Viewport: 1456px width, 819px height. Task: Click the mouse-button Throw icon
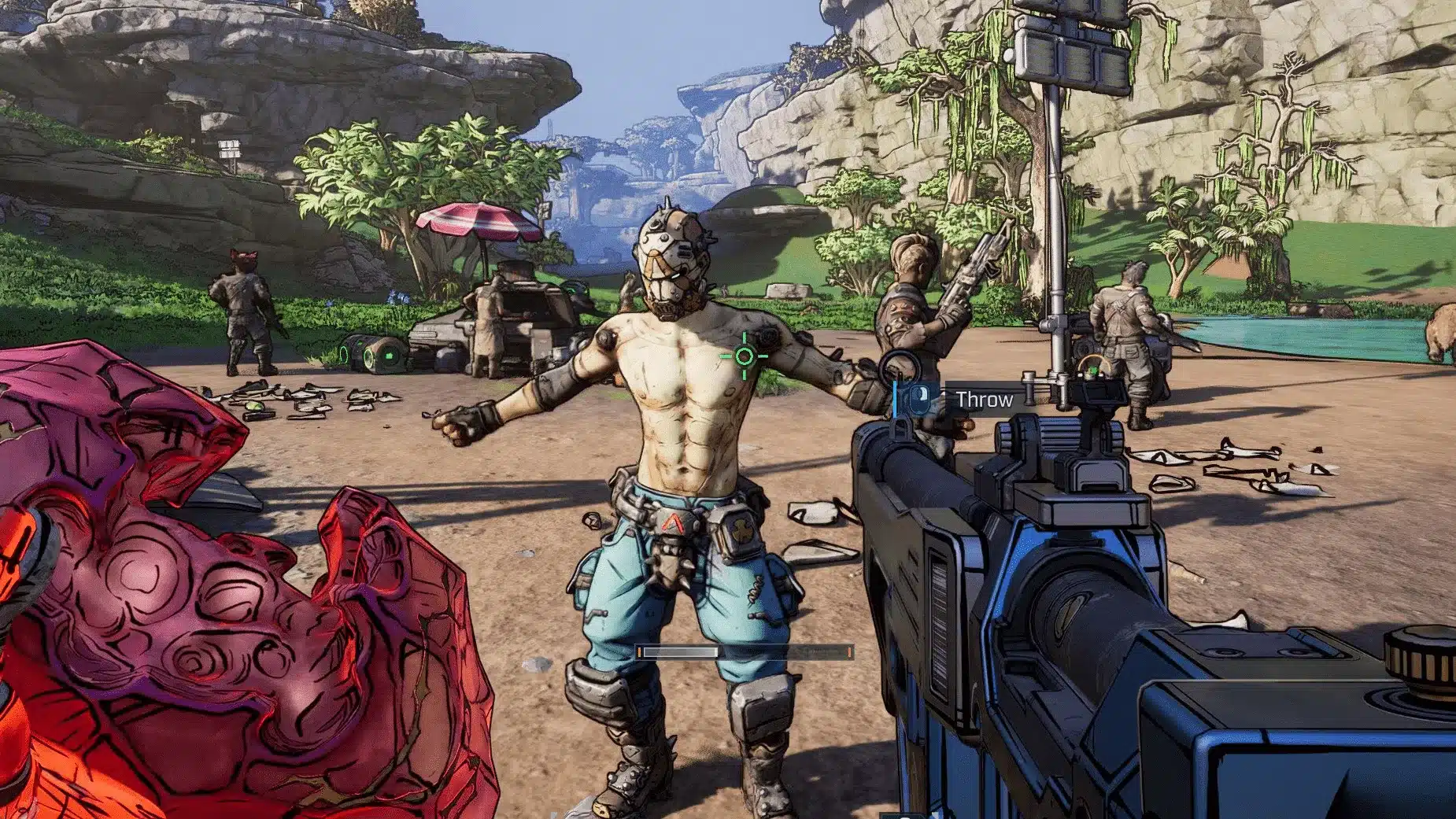pyautogui.click(x=919, y=399)
